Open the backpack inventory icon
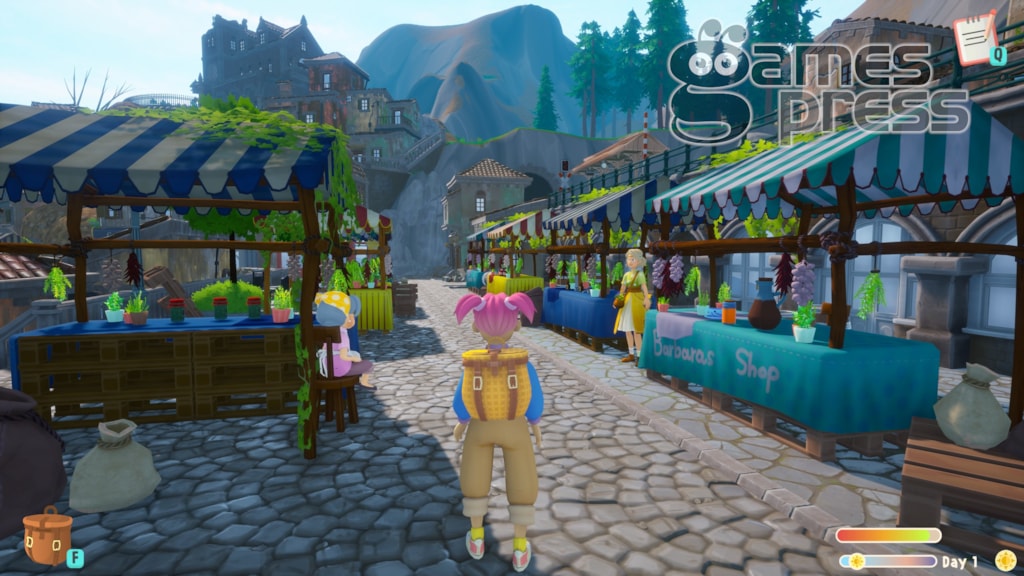Screen dimensions: 1024x576 [47, 535]
